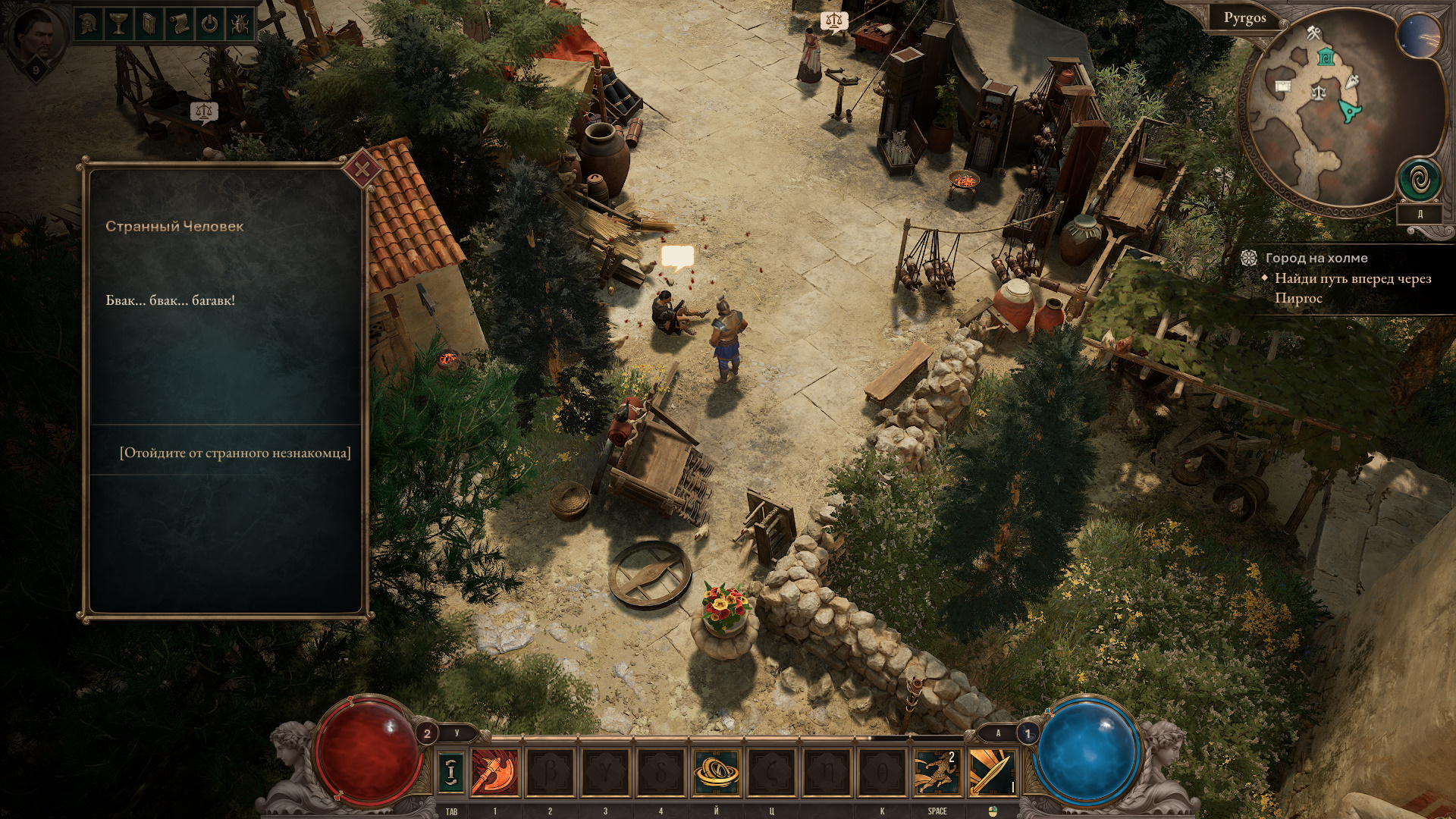The width and height of the screenshot is (1456, 819).
Task: Toggle the weapon swap slot
Action: (452, 771)
